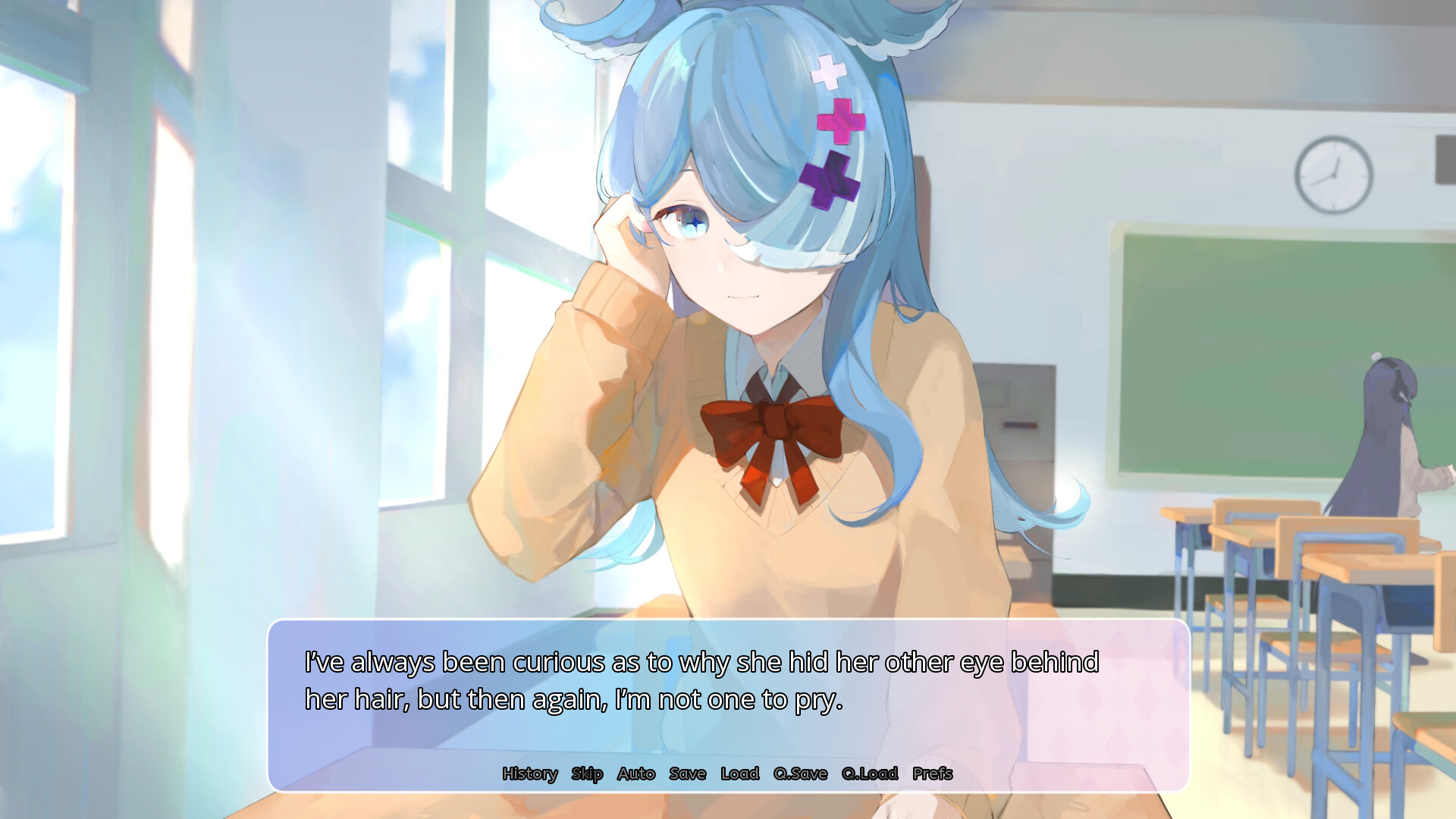Perform a Q.Load quick load

pyautogui.click(x=869, y=774)
